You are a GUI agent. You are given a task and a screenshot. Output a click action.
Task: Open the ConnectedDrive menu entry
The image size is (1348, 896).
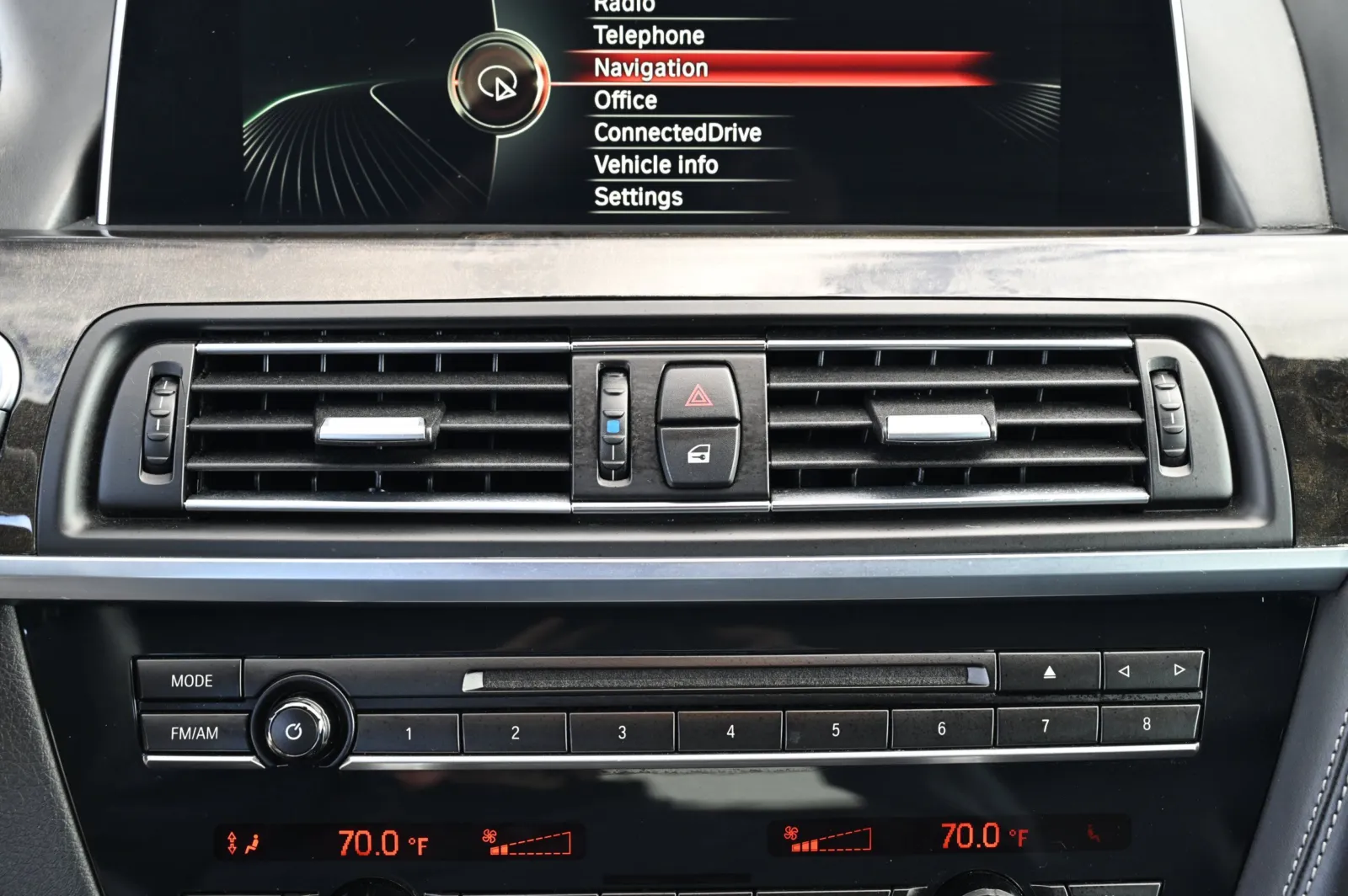click(x=677, y=132)
